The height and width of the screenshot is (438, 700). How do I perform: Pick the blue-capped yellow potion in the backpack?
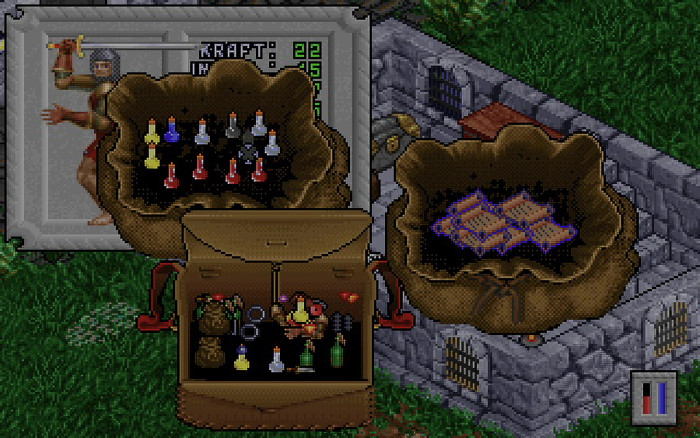click(x=241, y=358)
